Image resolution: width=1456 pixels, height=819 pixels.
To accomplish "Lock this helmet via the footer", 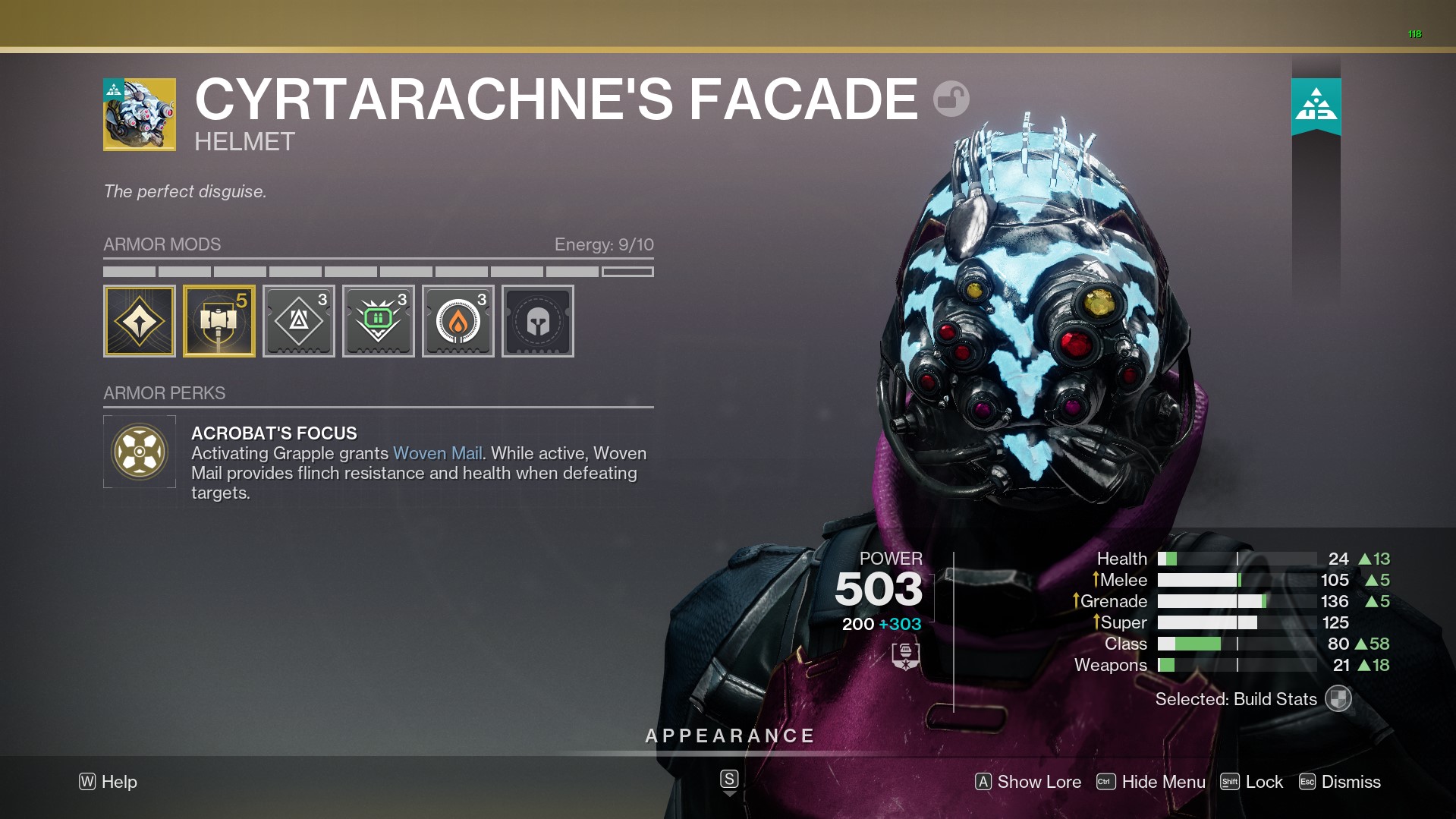I will (1252, 782).
